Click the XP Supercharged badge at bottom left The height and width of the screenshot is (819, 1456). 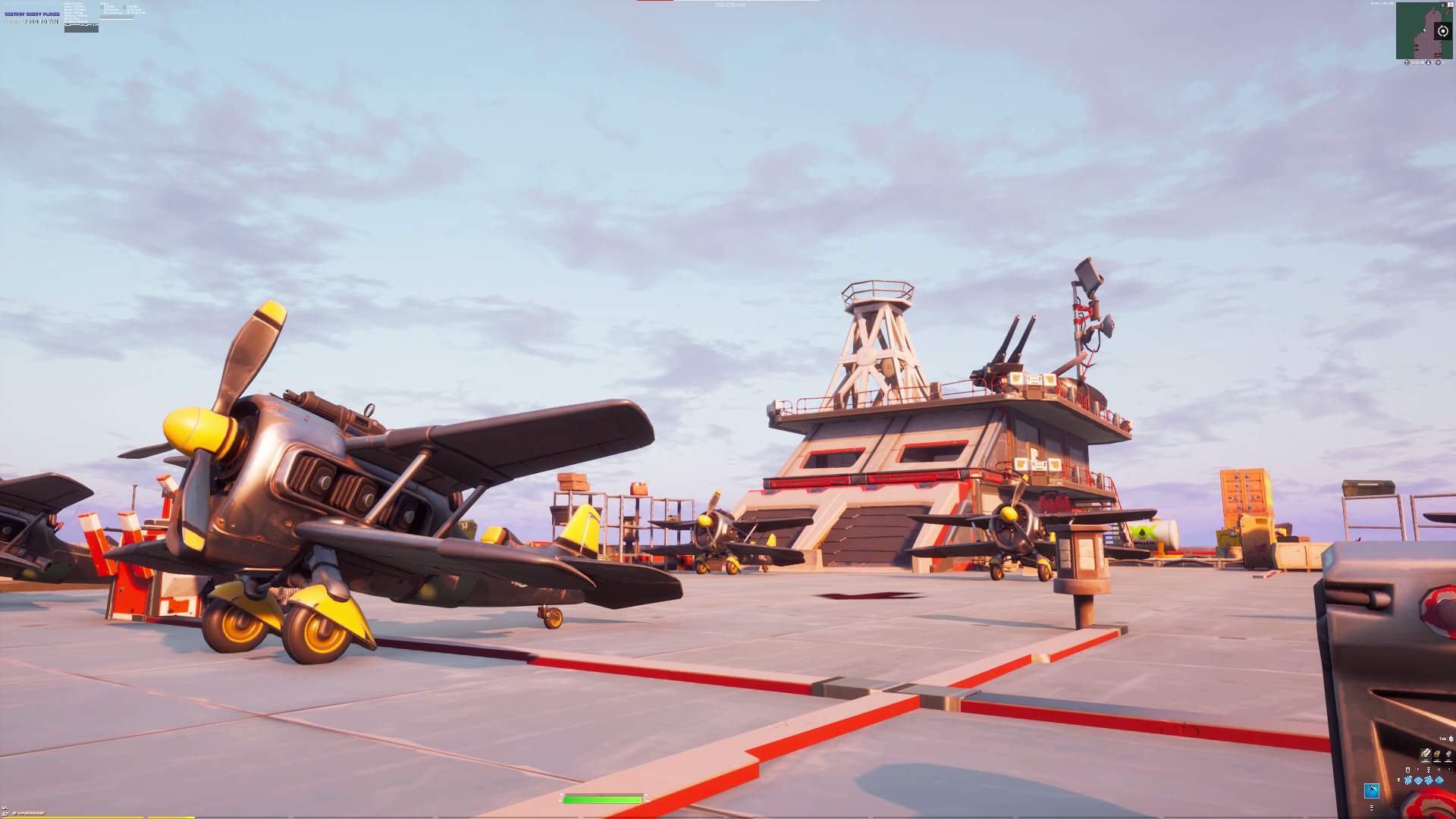pyautogui.click(x=30, y=813)
